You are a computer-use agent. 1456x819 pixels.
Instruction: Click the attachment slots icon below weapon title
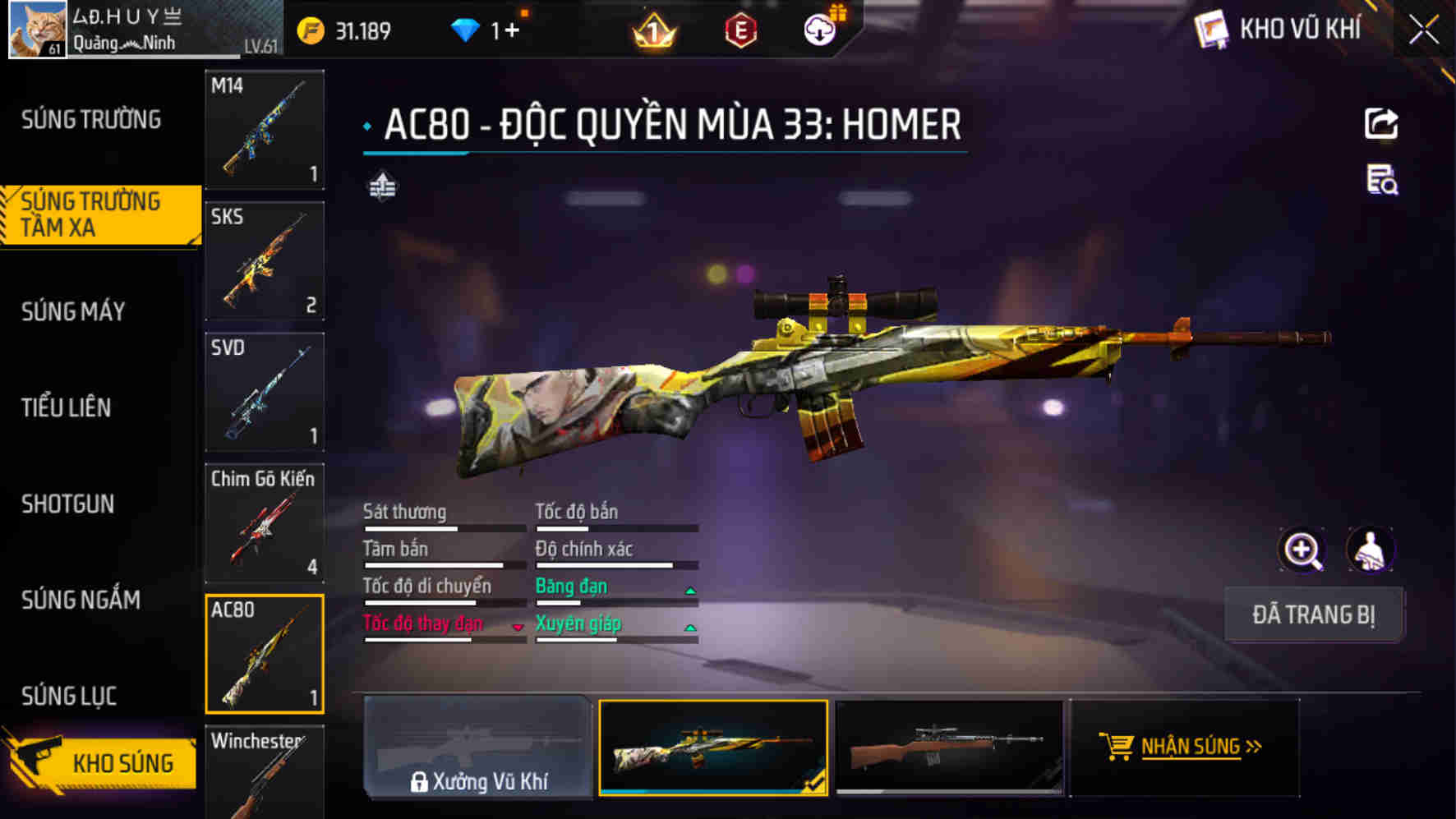(x=383, y=186)
